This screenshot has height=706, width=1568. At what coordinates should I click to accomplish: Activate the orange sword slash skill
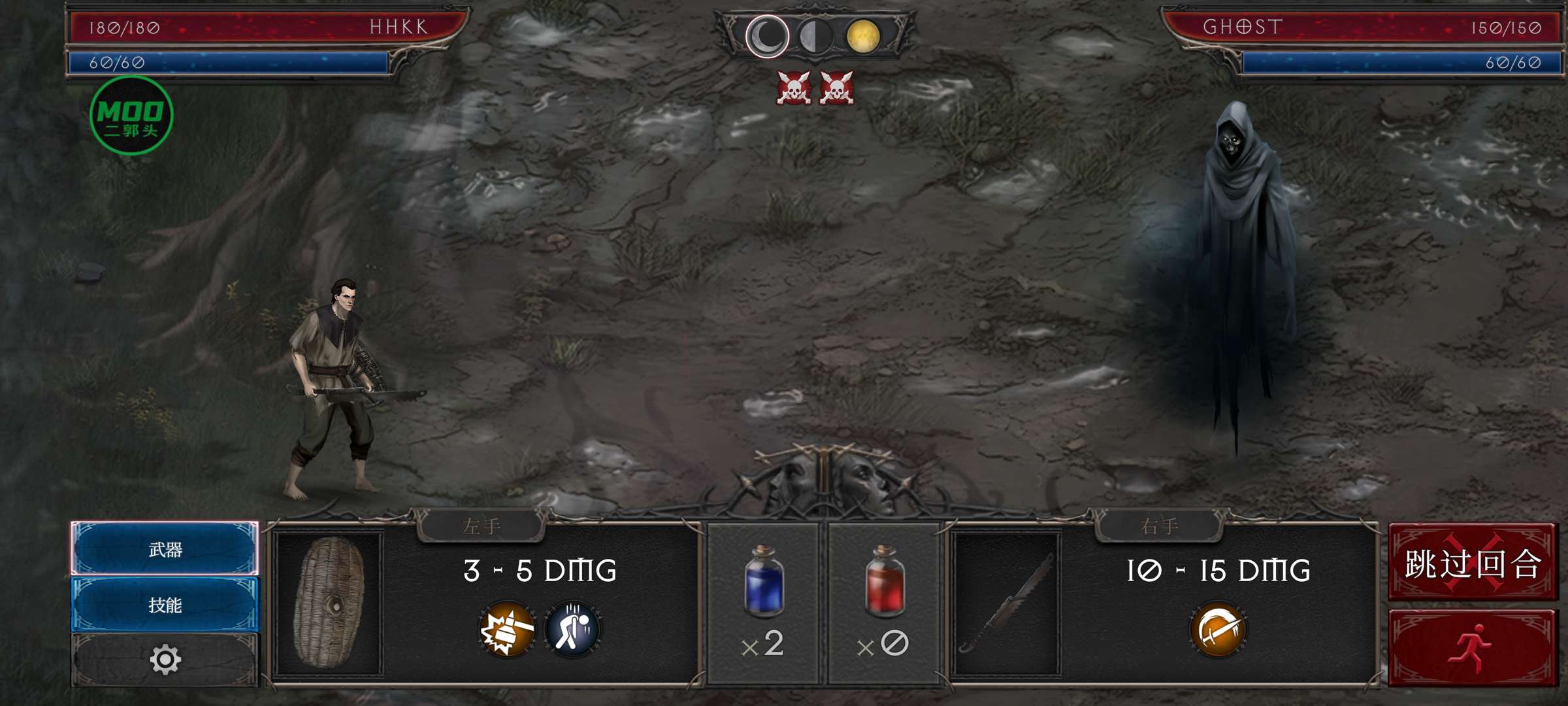pyautogui.click(x=1218, y=630)
